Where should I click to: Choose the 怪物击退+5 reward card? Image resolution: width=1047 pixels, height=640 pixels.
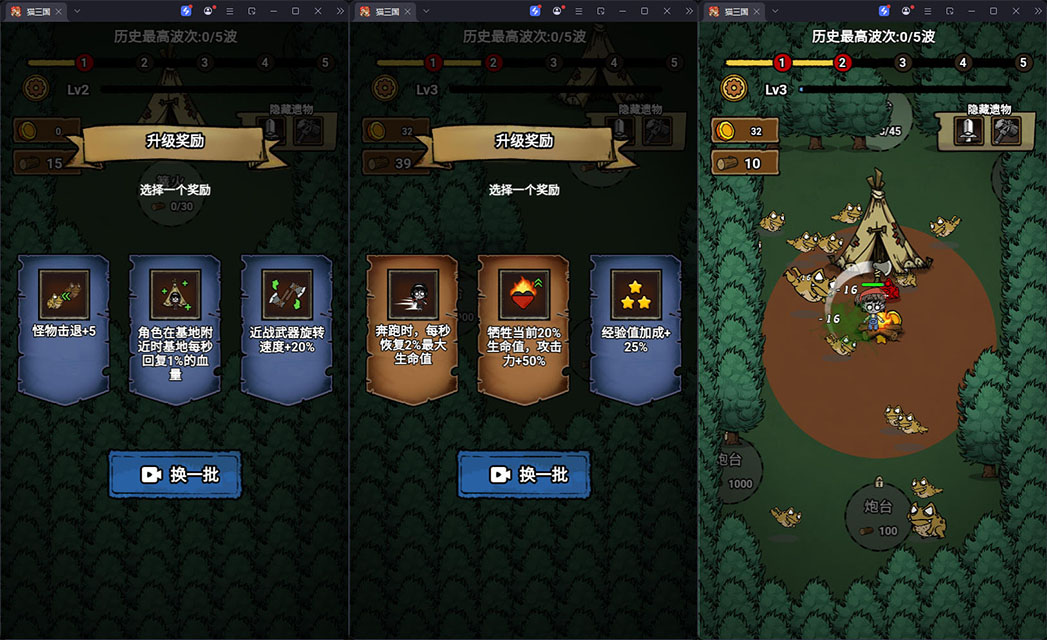pyautogui.click(x=64, y=328)
